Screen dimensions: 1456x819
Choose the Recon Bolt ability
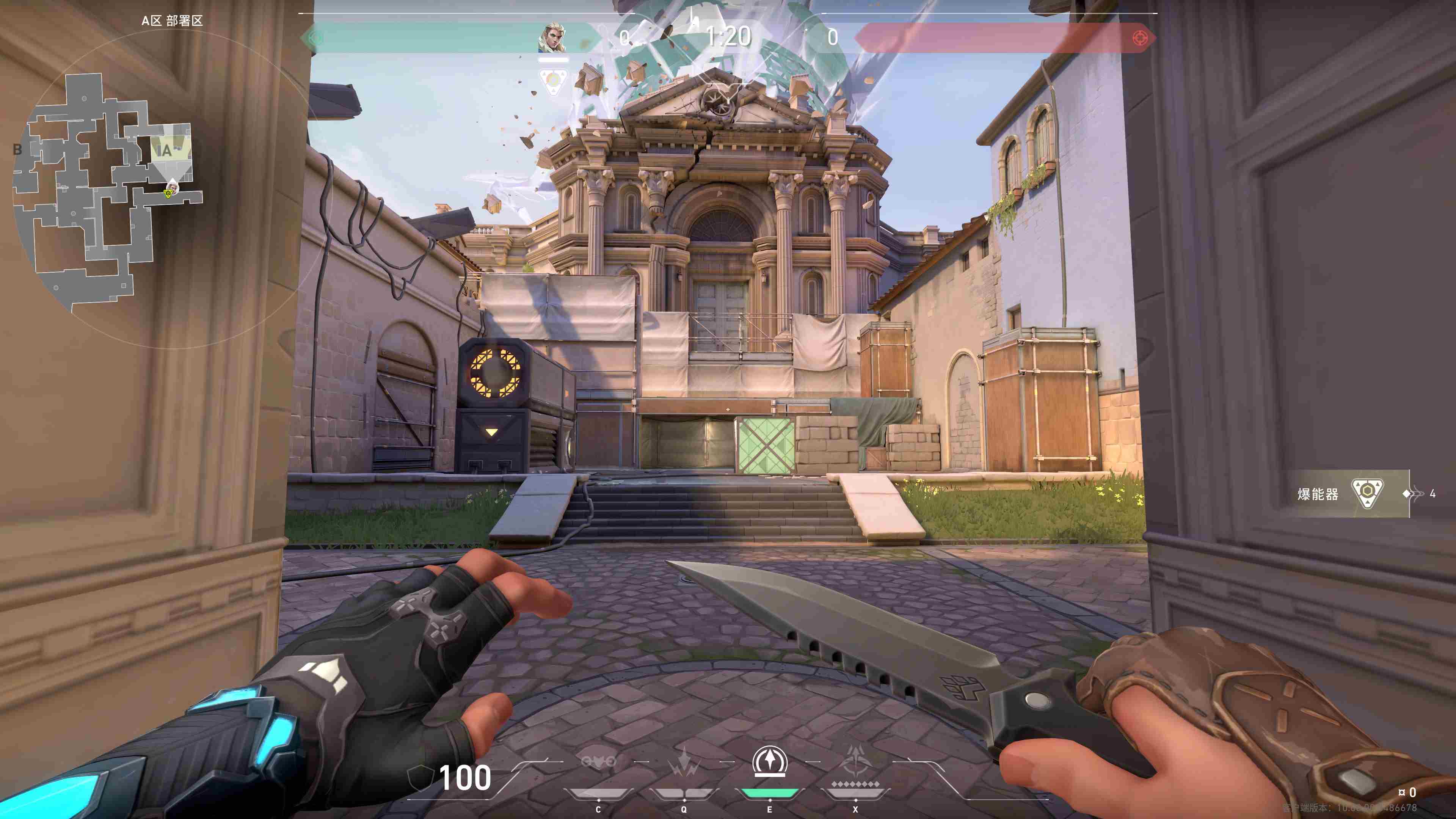pos(769,762)
